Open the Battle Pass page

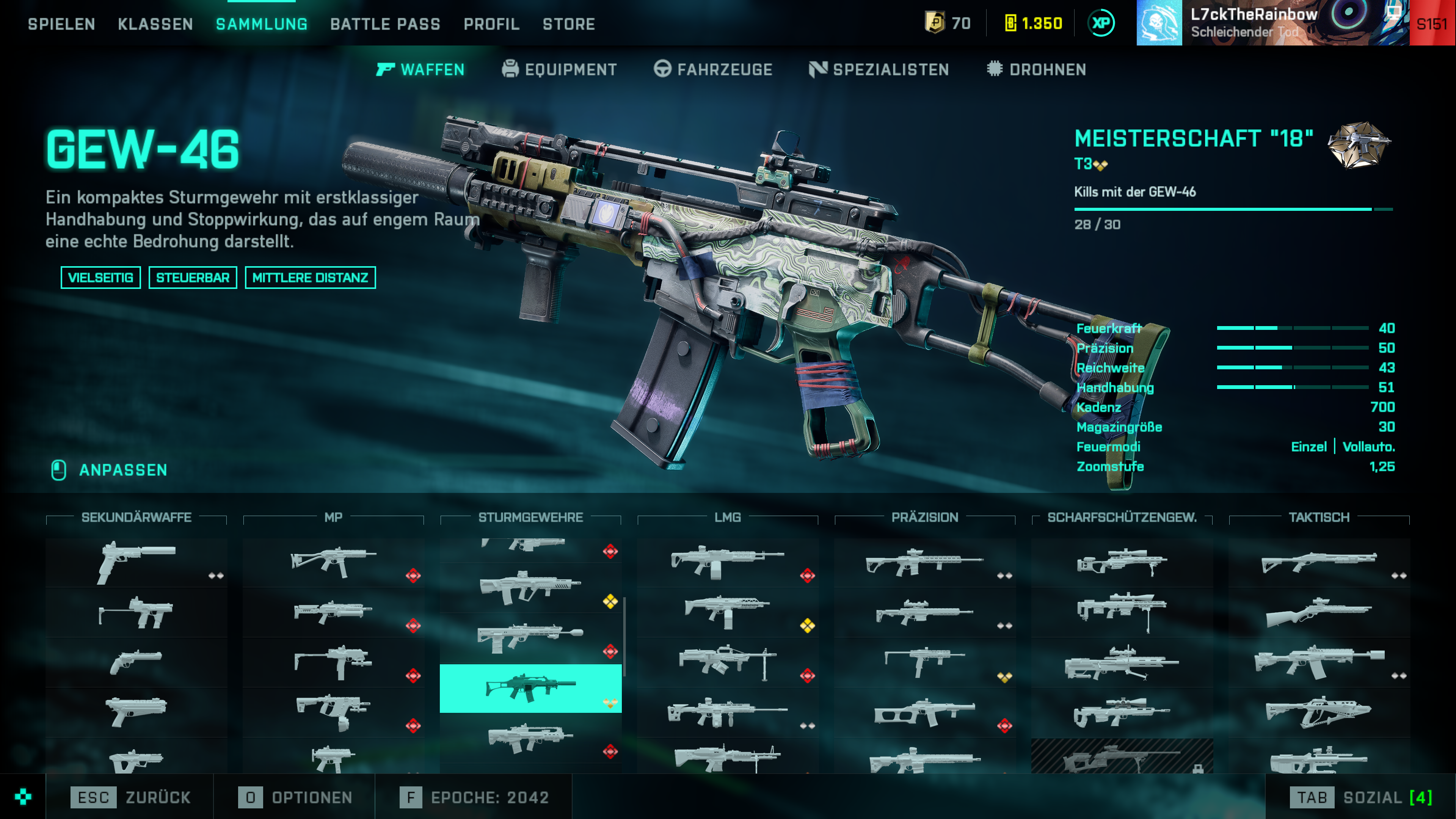385,24
